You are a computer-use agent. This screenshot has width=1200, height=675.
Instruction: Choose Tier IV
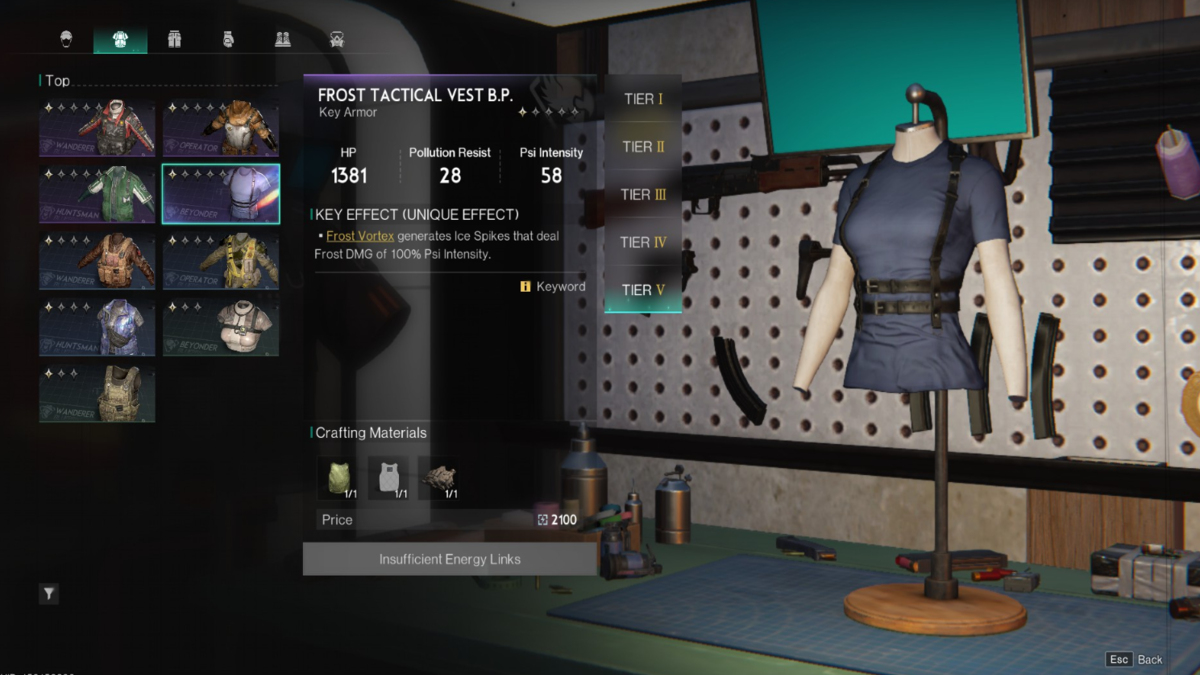(x=643, y=242)
